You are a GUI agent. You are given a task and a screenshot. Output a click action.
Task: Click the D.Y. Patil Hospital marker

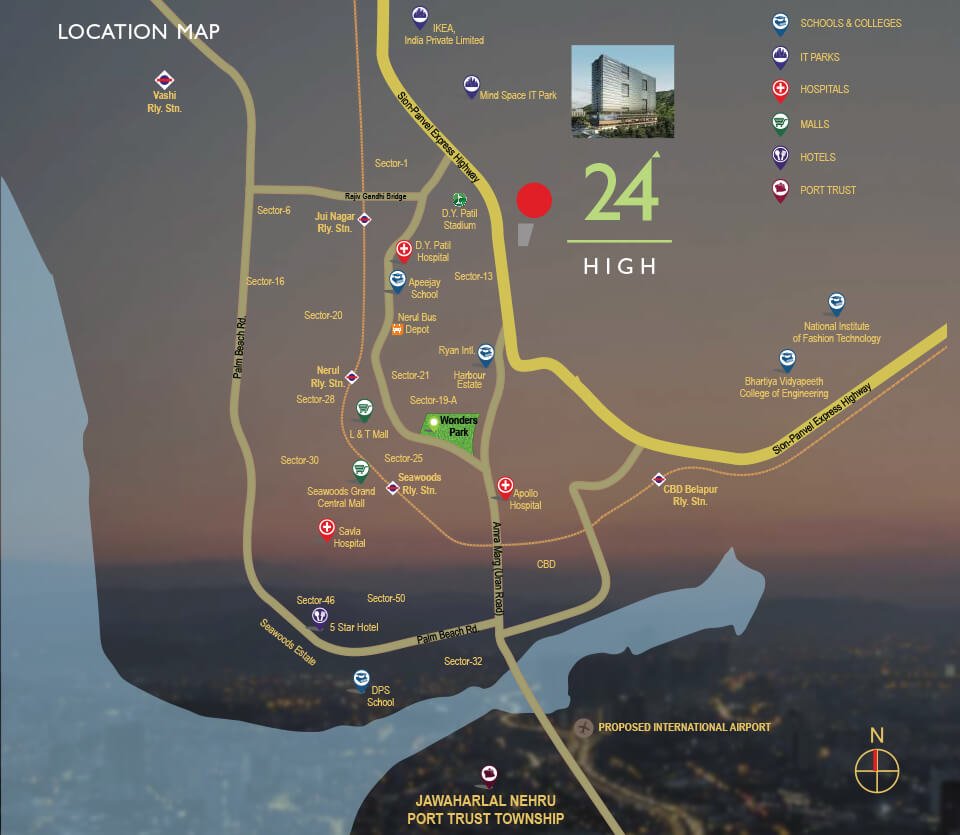(404, 250)
